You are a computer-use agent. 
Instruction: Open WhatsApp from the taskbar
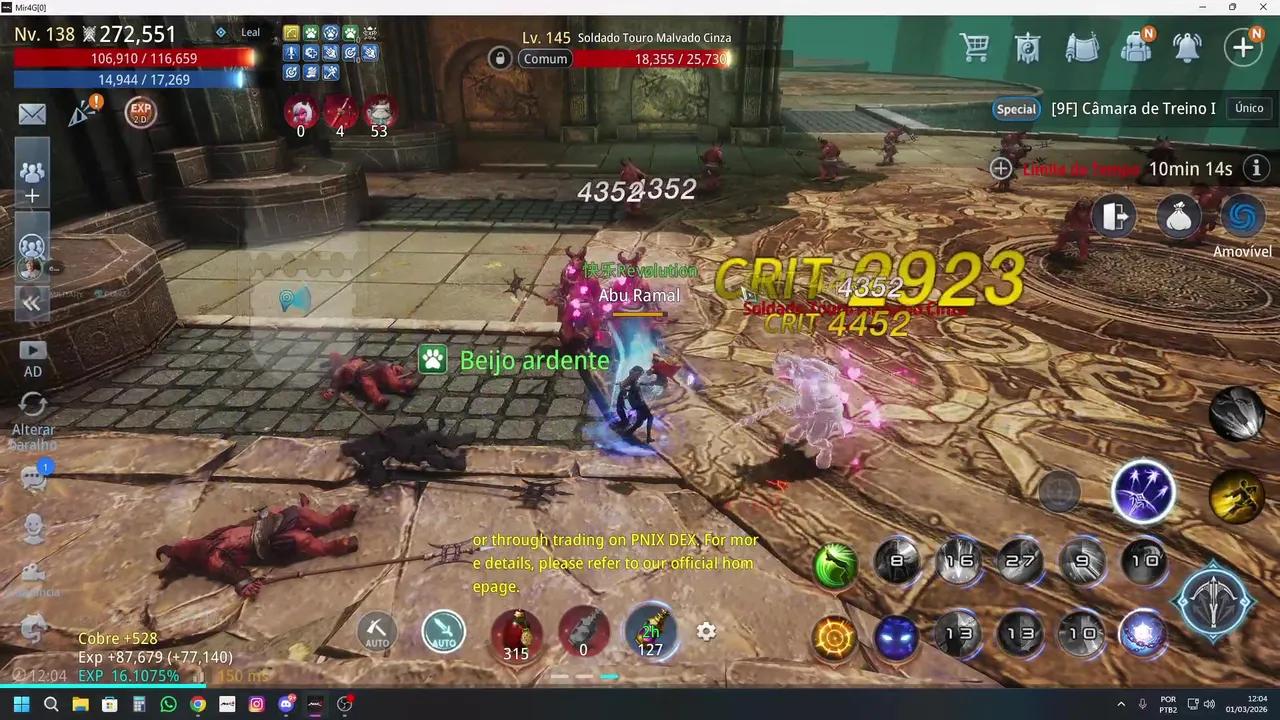coord(168,704)
